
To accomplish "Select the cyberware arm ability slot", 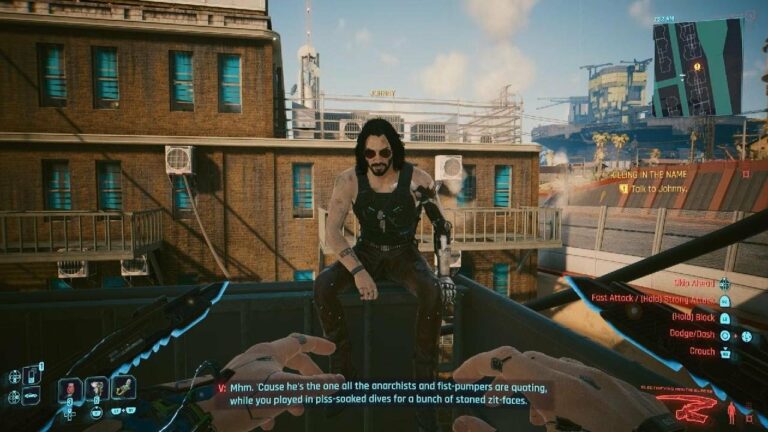I will (x=124, y=388).
